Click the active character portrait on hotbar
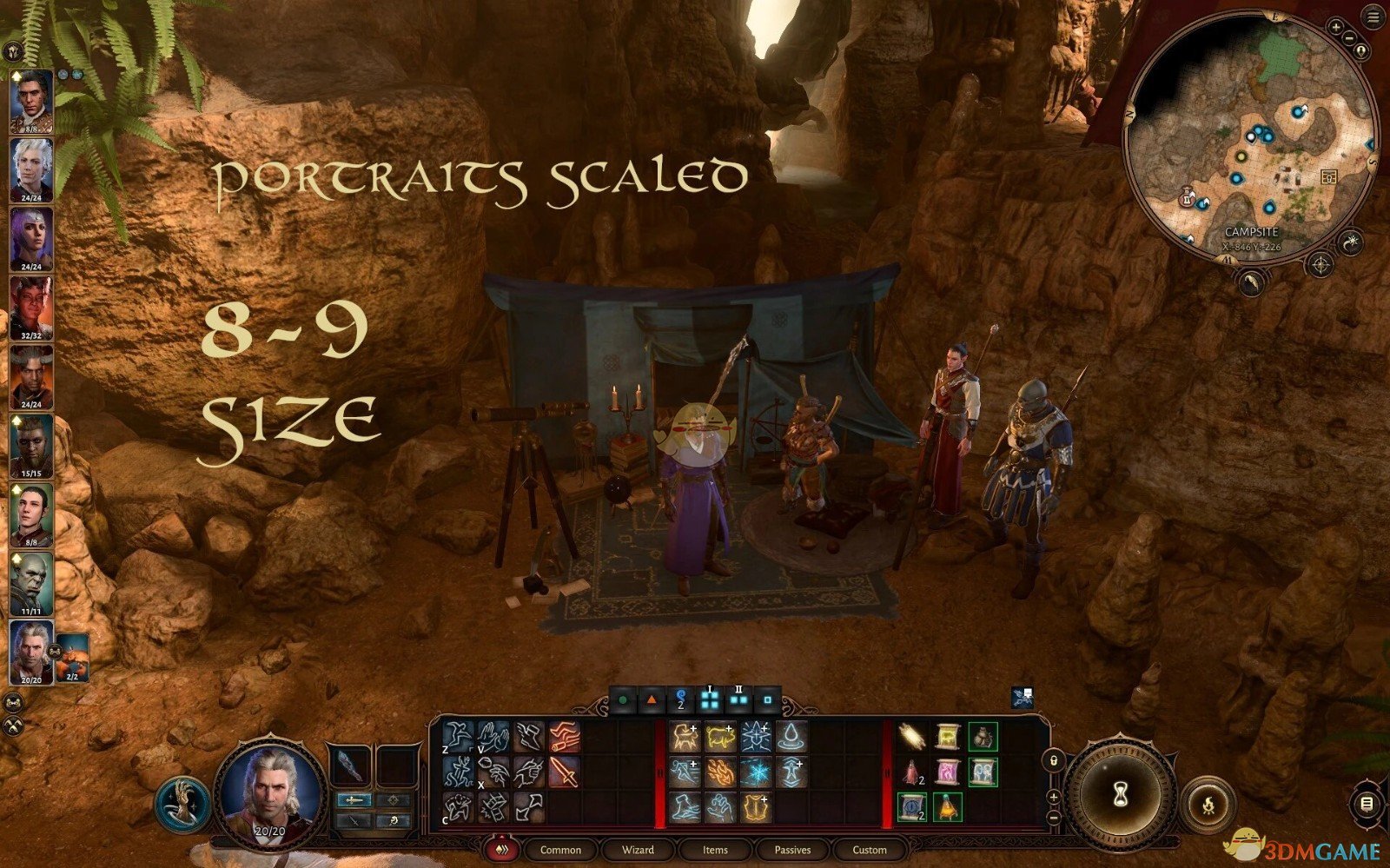This screenshot has height=868, width=1390. coord(269,791)
